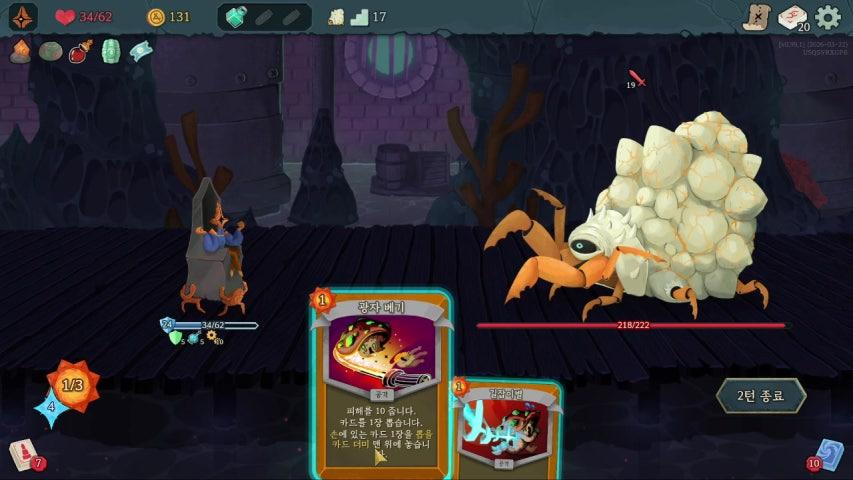Click the blue star counter showing 4

click(50, 406)
